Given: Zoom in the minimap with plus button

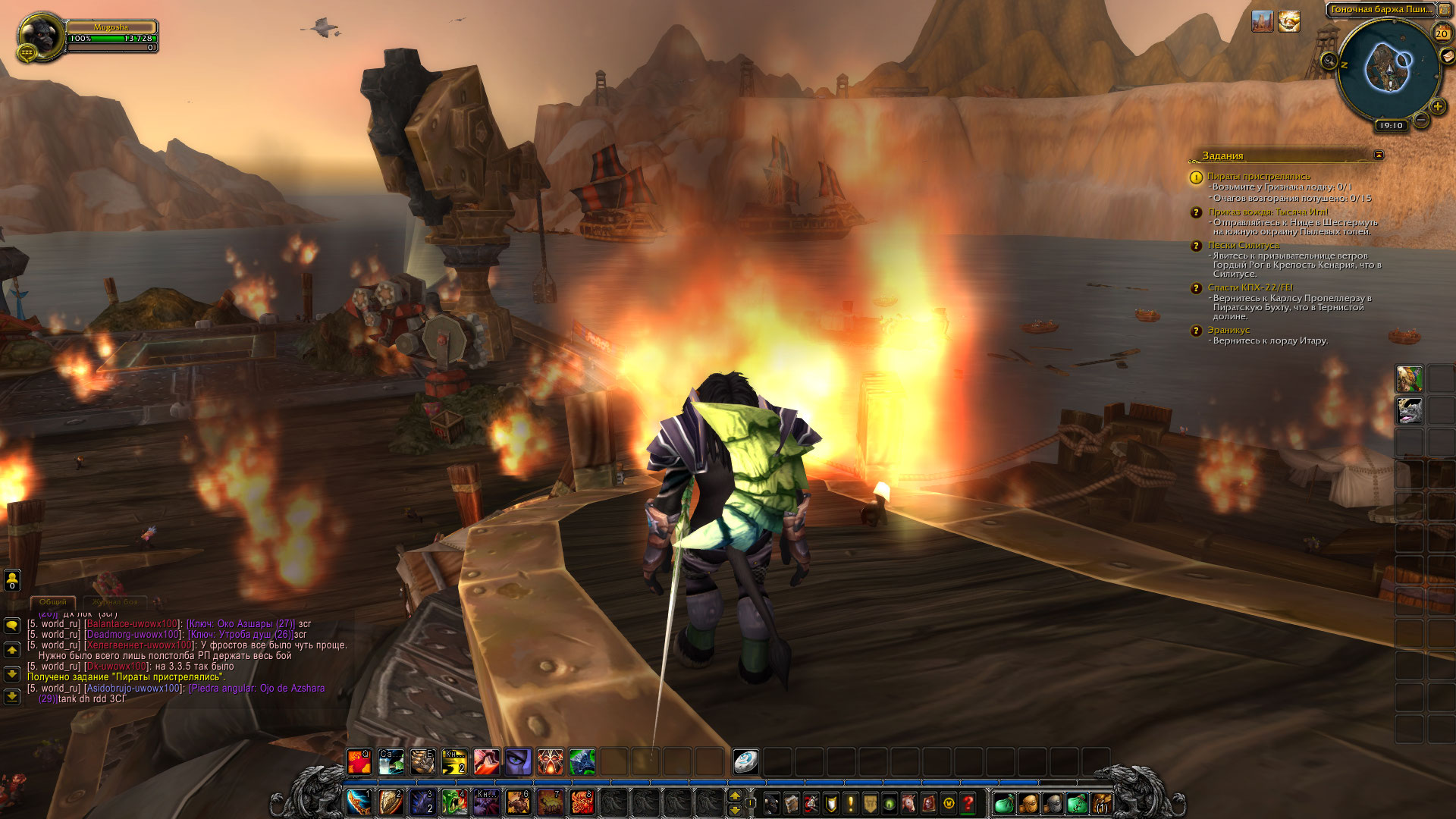Looking at the screenshot, I should 1437,107.
